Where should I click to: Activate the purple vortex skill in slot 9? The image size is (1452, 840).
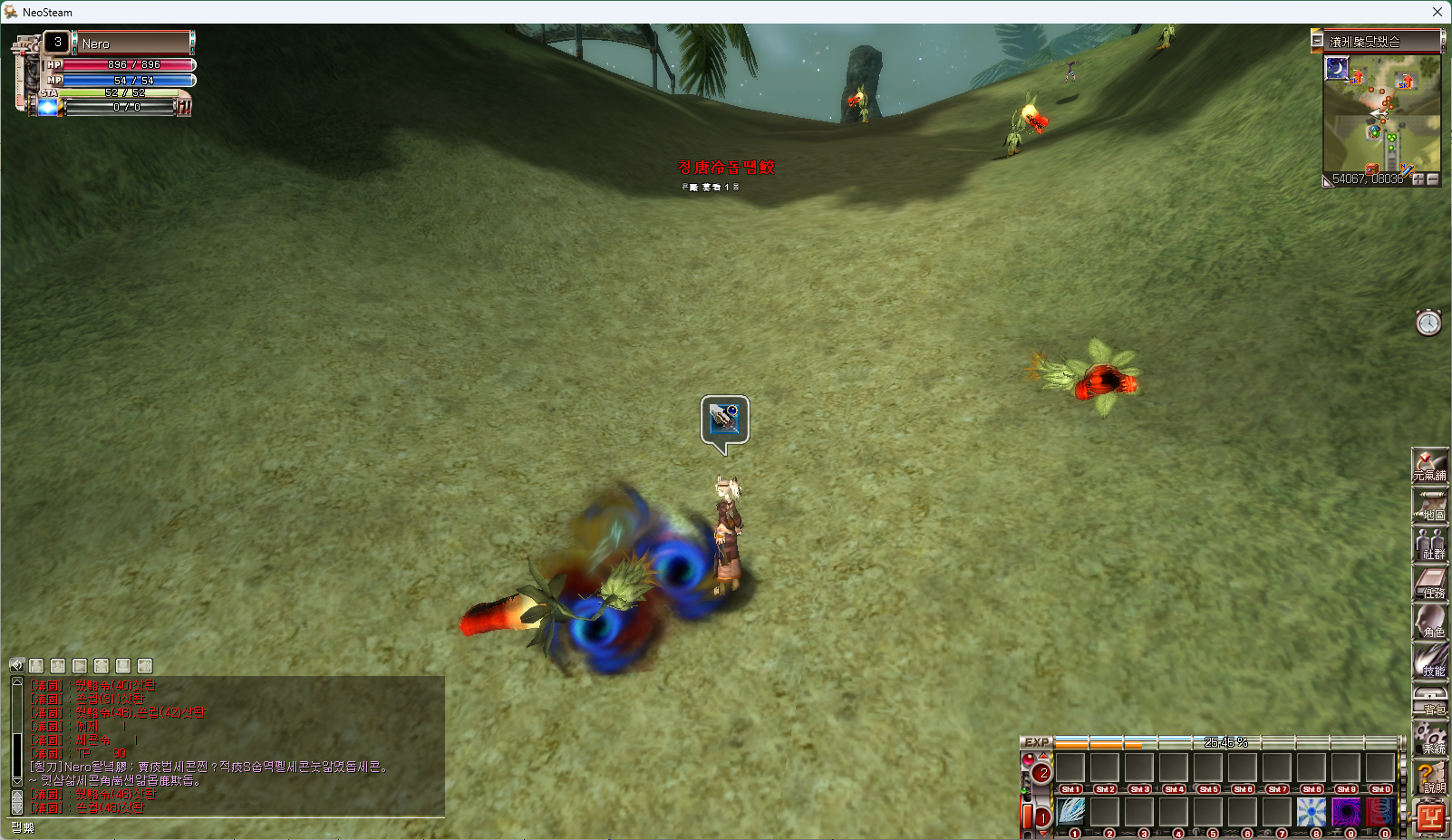click(1346, 811)
